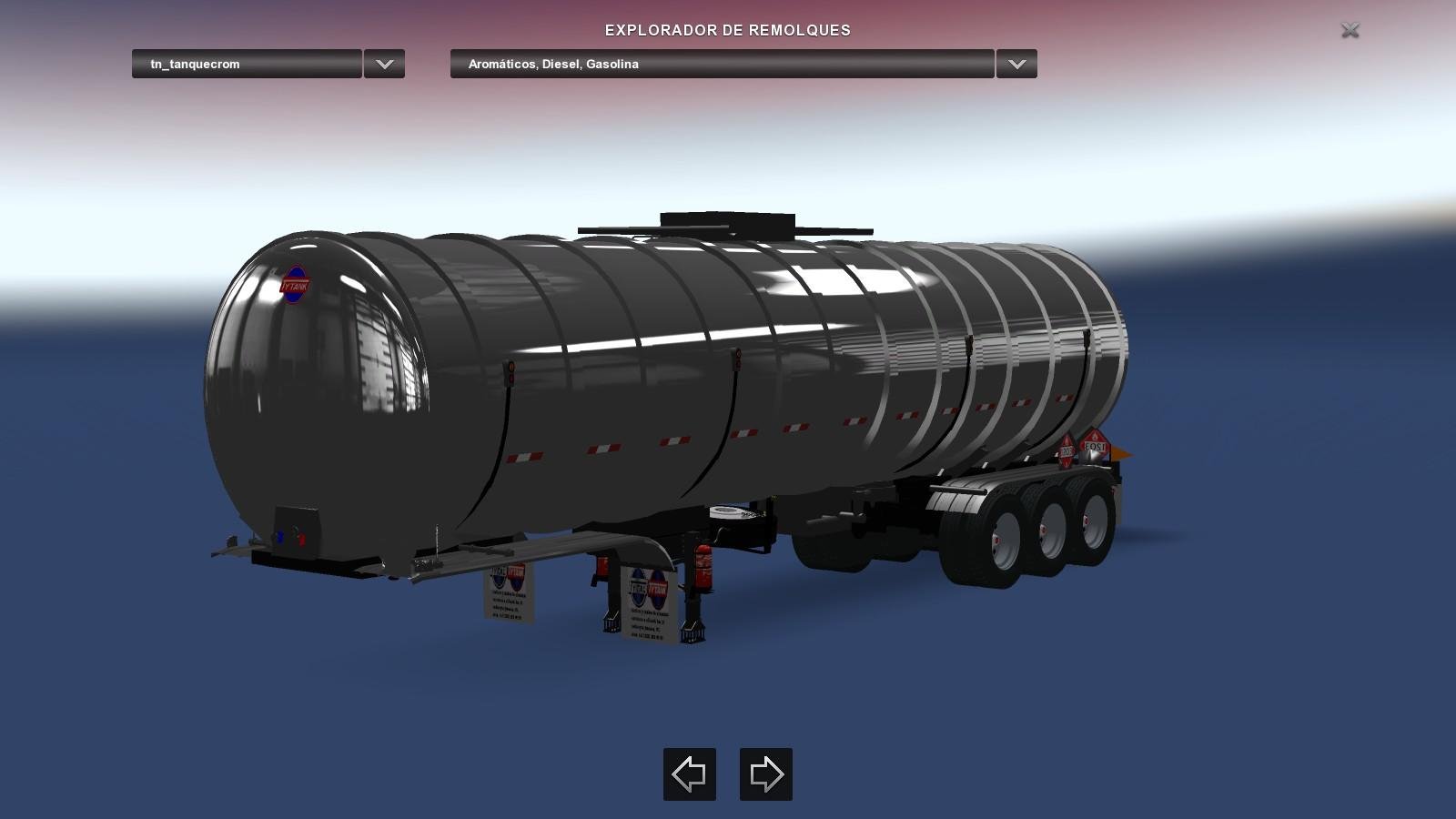1456x819 pixels.
Task: Select the cargo list showing Aromáticos, Diesel, Gasolina
Action: pos(722,64)
